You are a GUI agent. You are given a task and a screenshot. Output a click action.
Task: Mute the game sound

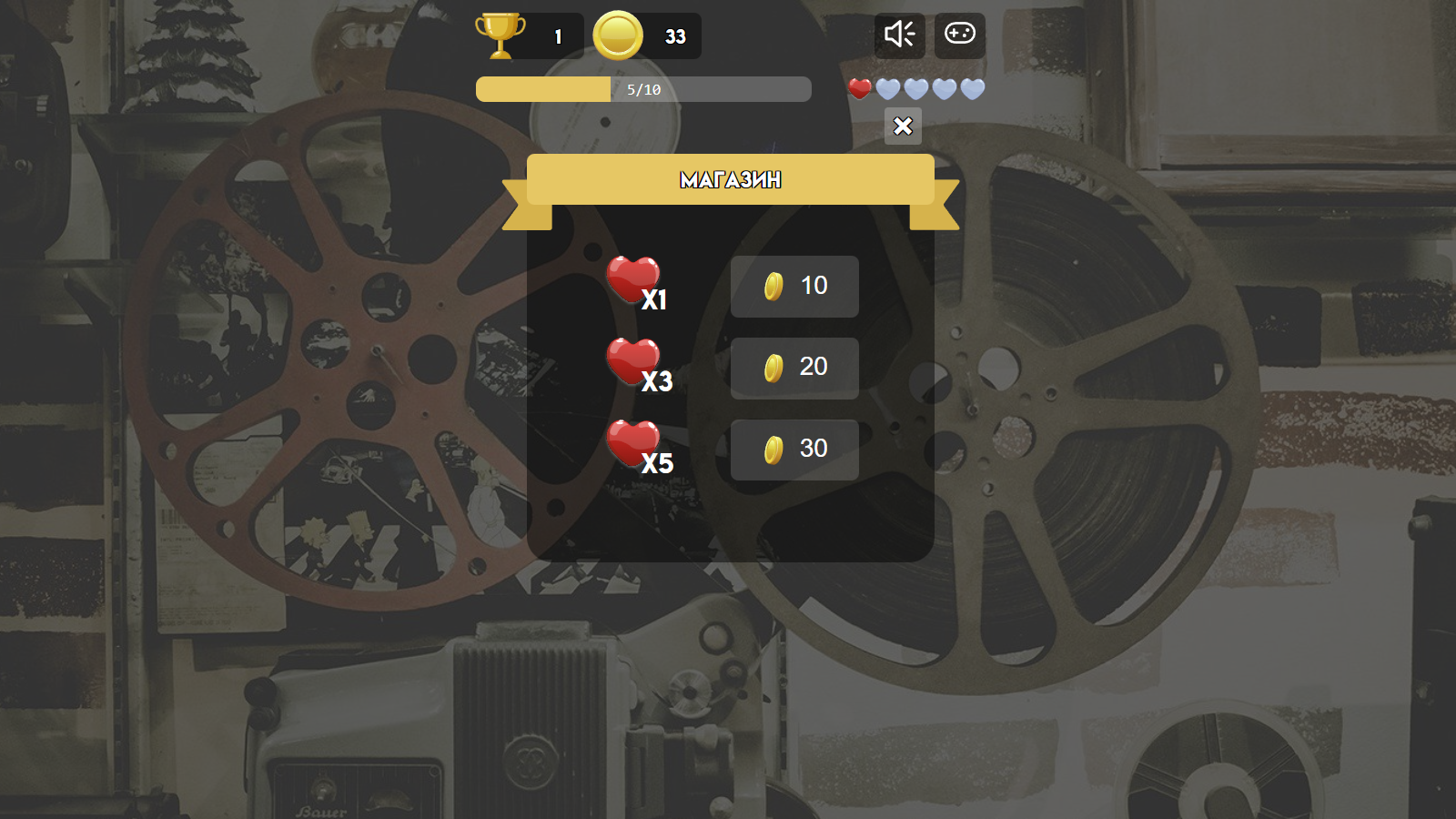click(899, 35)
